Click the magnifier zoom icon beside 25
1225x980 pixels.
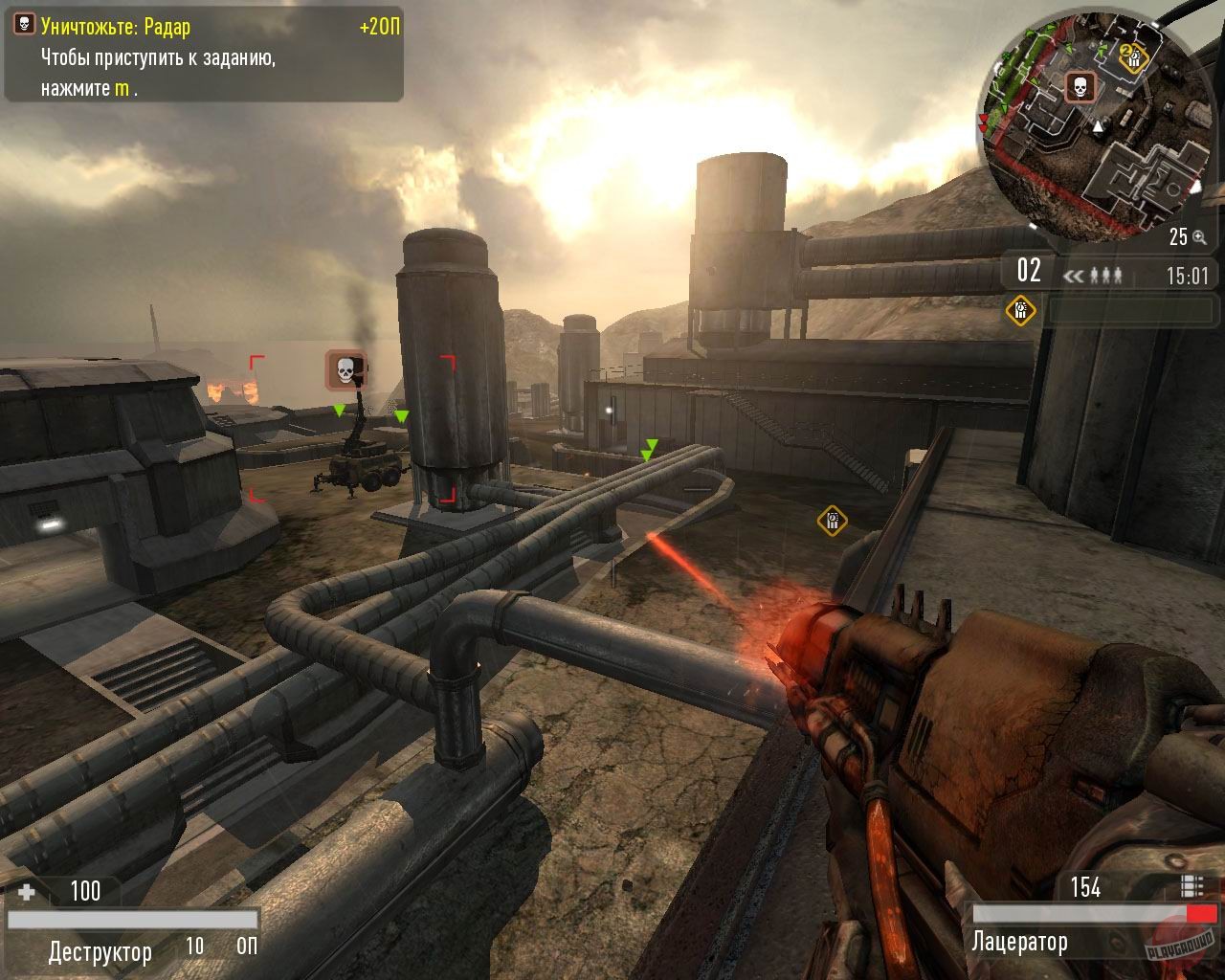(1199, 237)
